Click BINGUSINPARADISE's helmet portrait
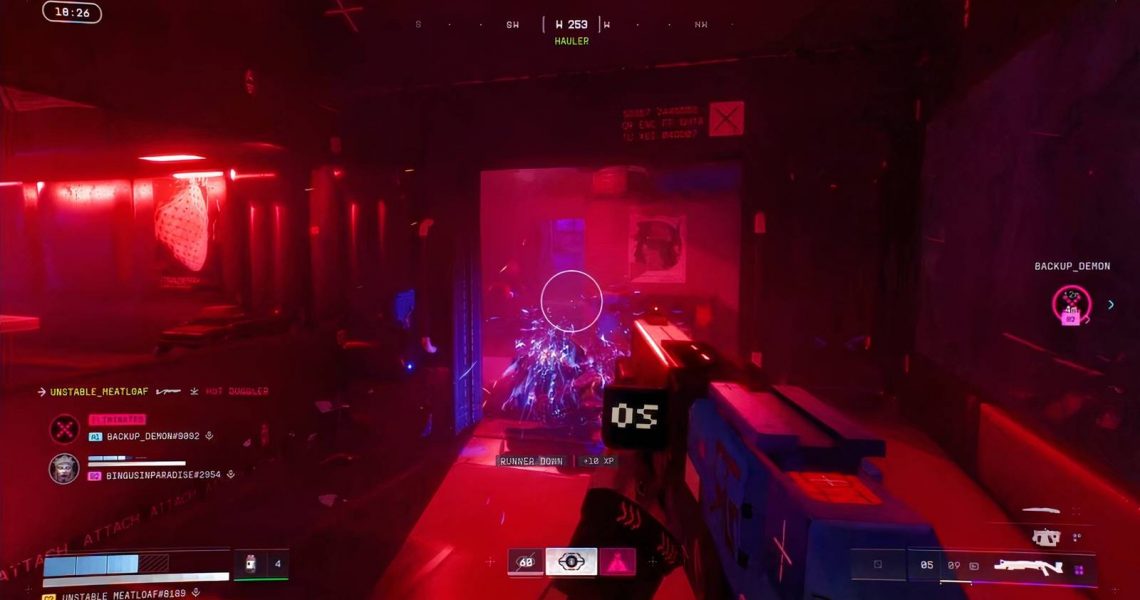1140x600 pixels. pos(65,468)
